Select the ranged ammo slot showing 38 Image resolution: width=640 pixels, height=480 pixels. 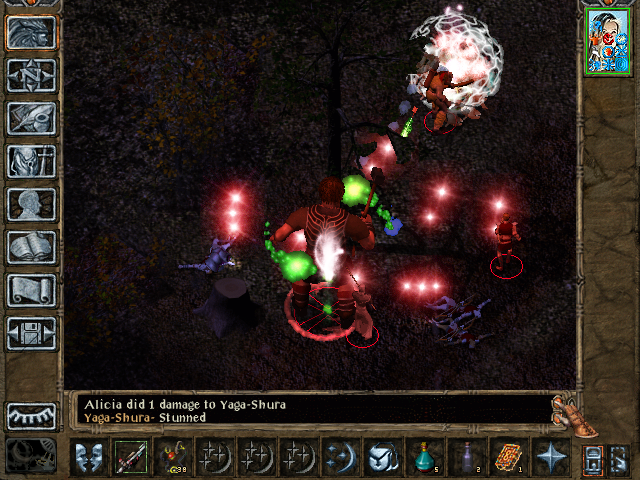[172, 457]
